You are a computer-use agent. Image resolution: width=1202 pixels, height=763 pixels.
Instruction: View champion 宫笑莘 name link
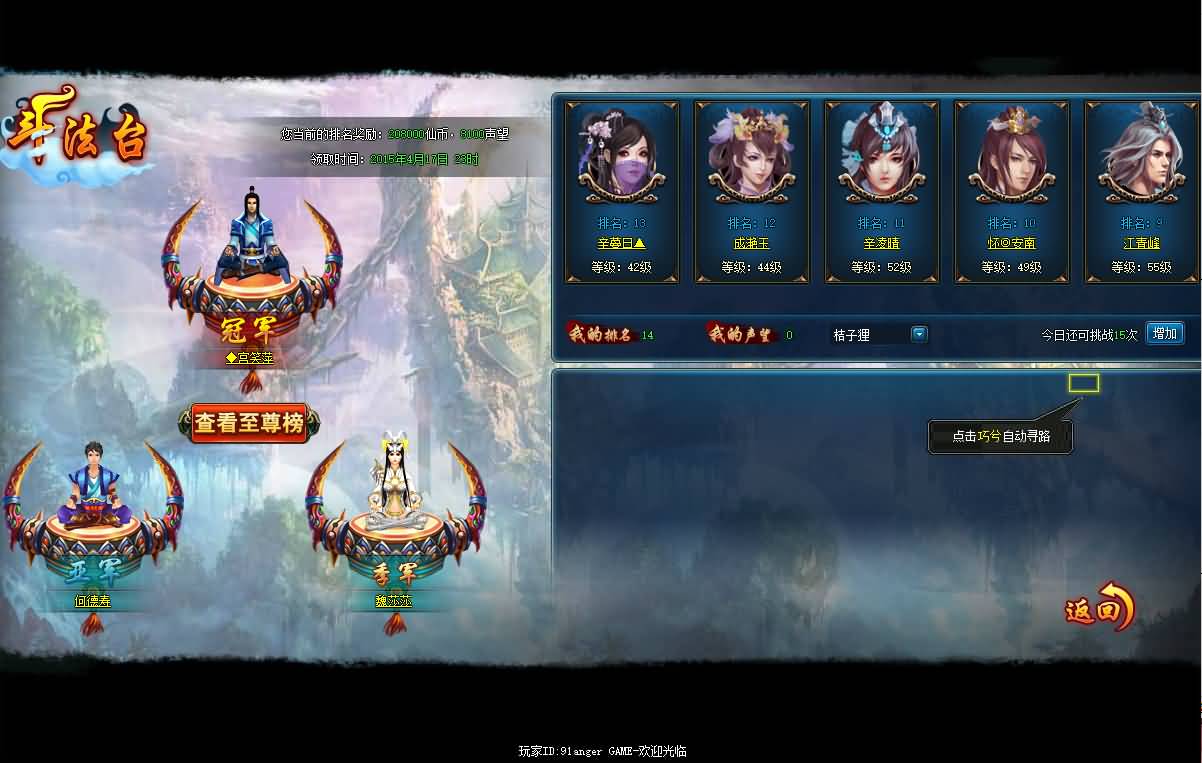tap(249, 357)
